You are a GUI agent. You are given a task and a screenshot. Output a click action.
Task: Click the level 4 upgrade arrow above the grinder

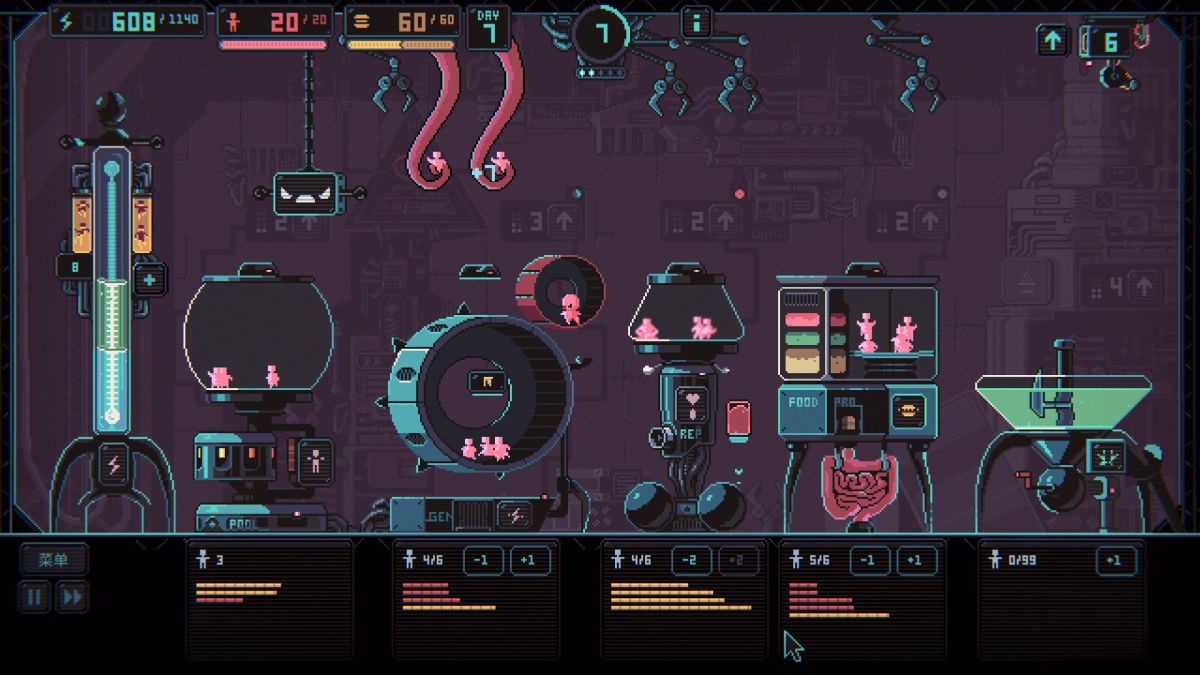[1143, 288]
